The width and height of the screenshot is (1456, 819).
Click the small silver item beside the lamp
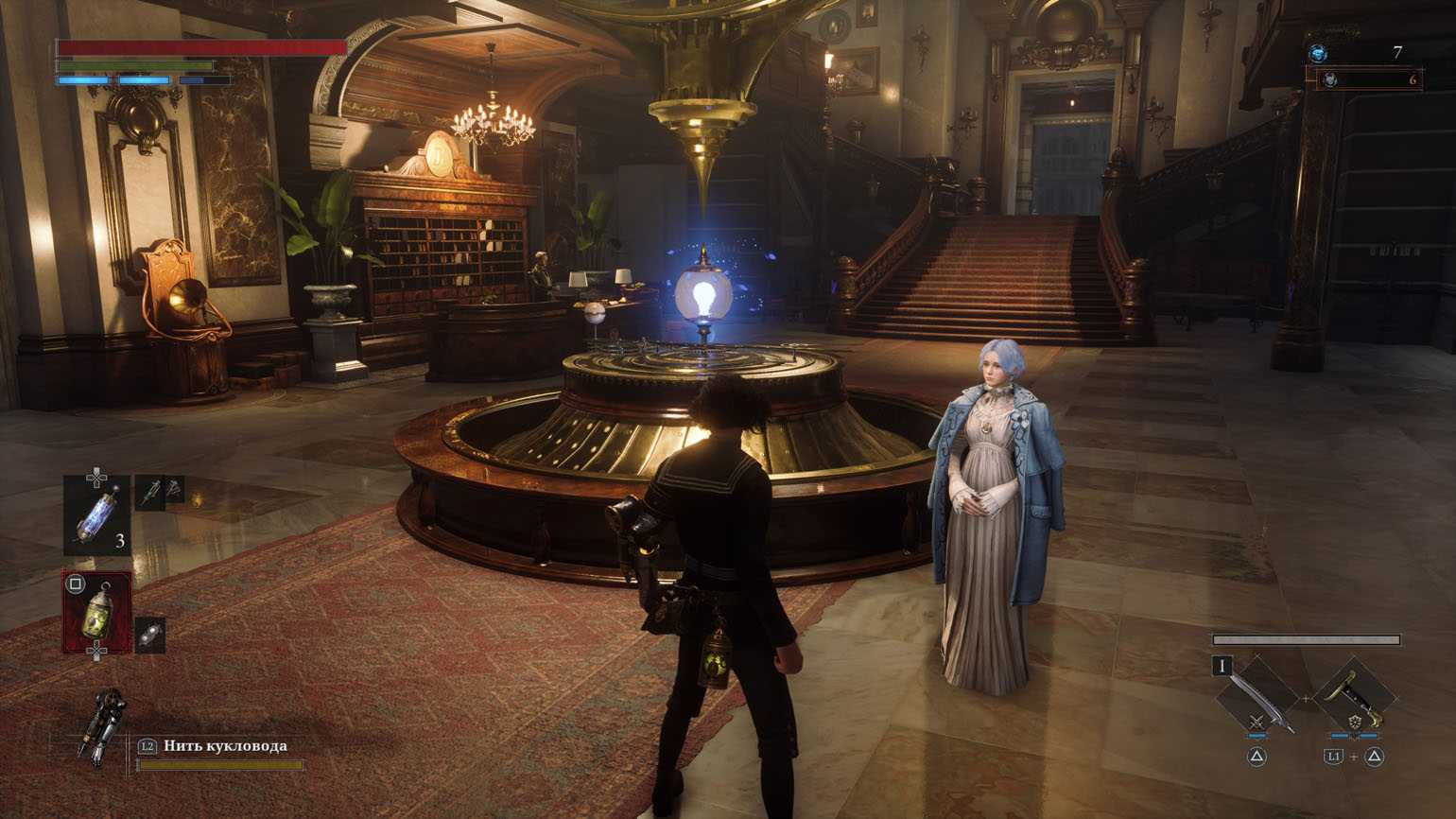pyautogui.click(x=150, y=635)
